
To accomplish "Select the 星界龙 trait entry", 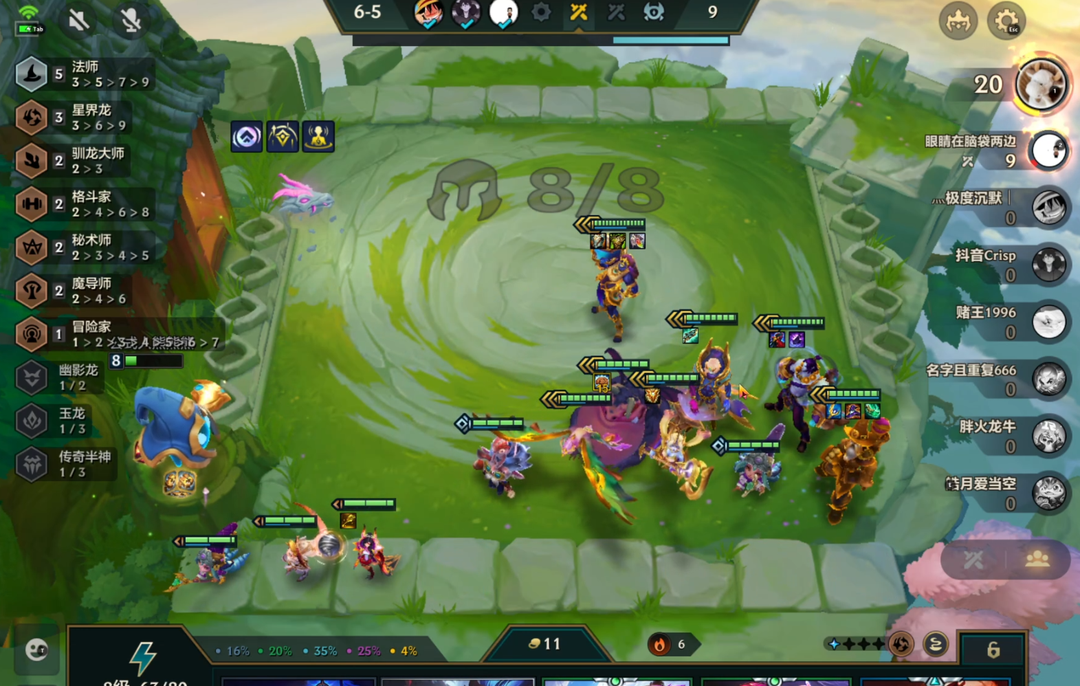I will (x=84, y=117).
